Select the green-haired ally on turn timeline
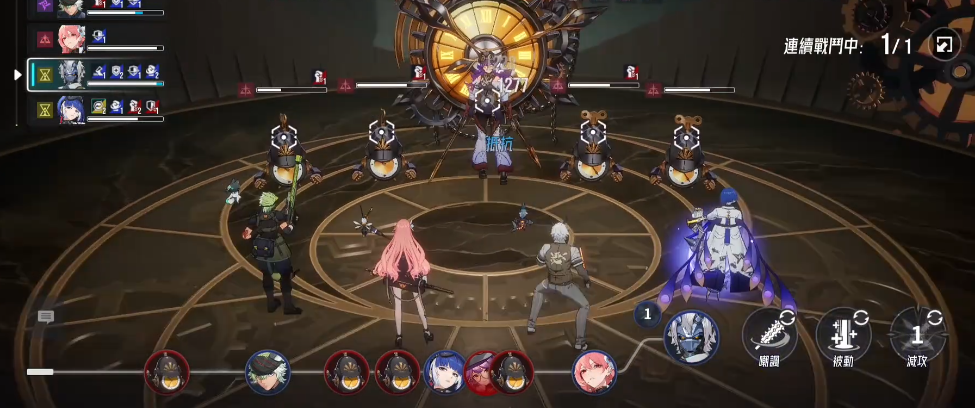975x408 pixels. 267,371
